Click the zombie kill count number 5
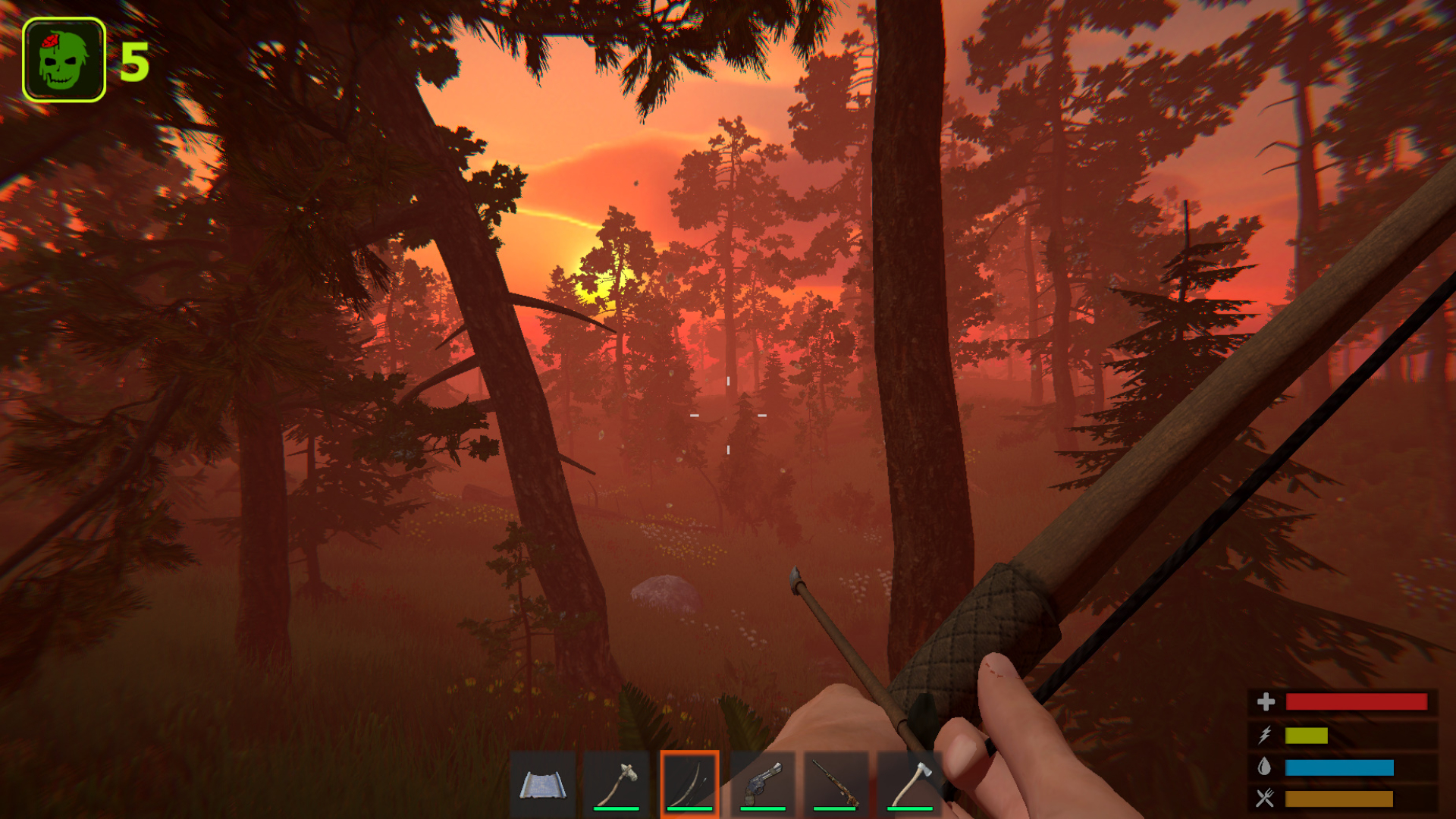The width and height of the screenshot is (1456, 819). [133, 62]
